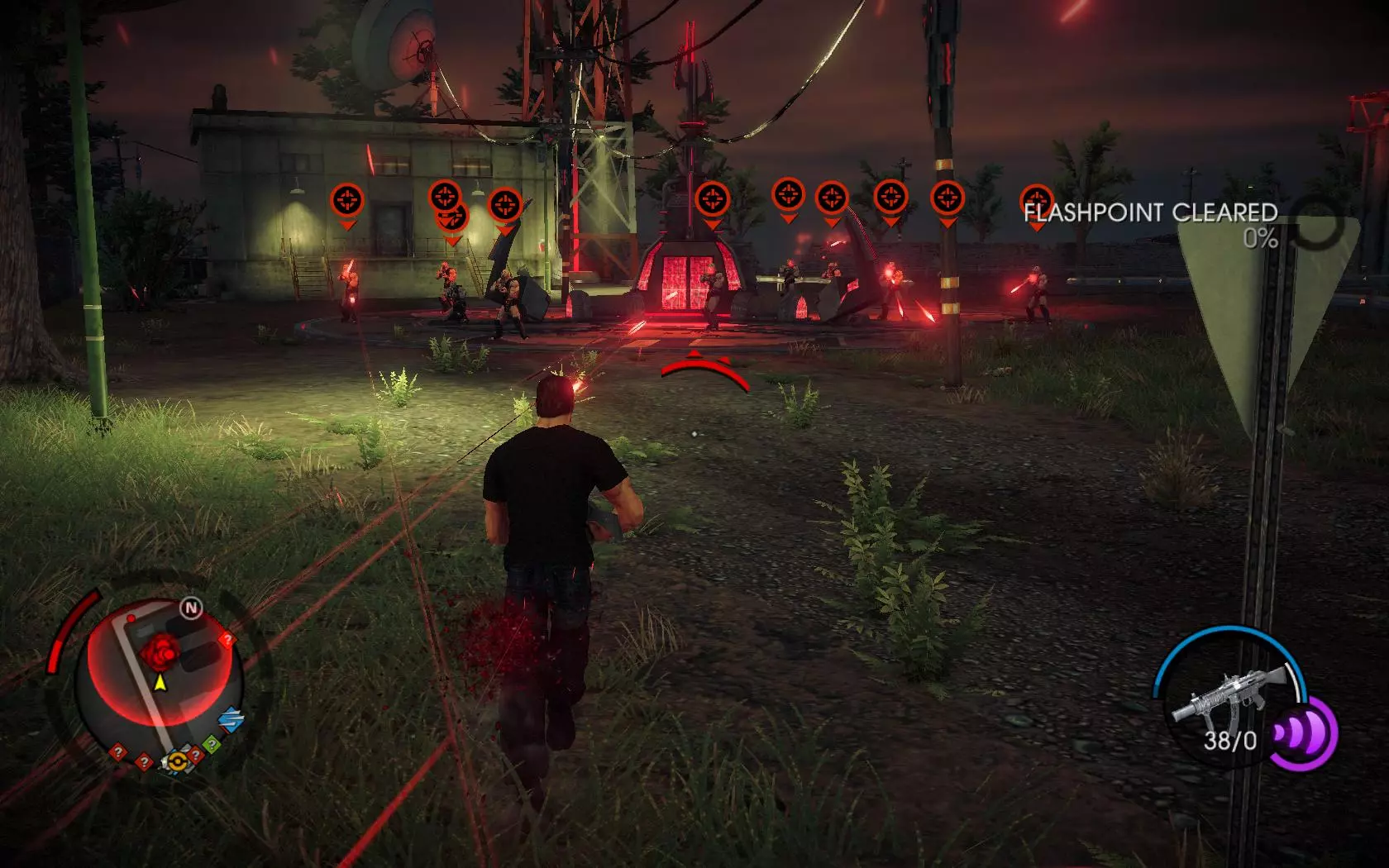Click the N compass indicator on minimap
Viewport: 1389px width, 868px height.
[x=192, y=609]
